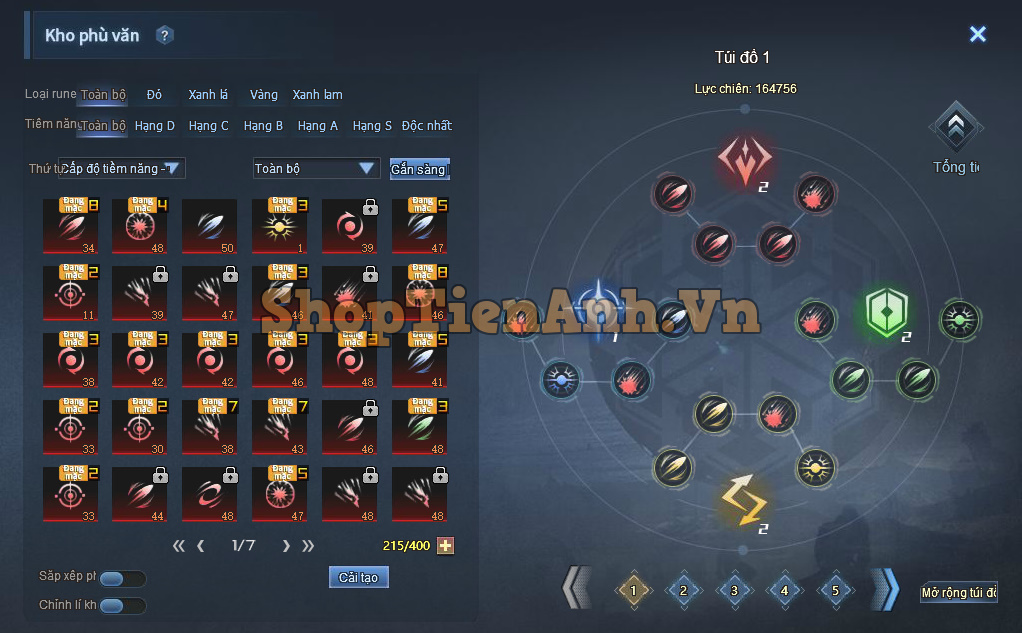Click the Gắn sẵng button

419,169
